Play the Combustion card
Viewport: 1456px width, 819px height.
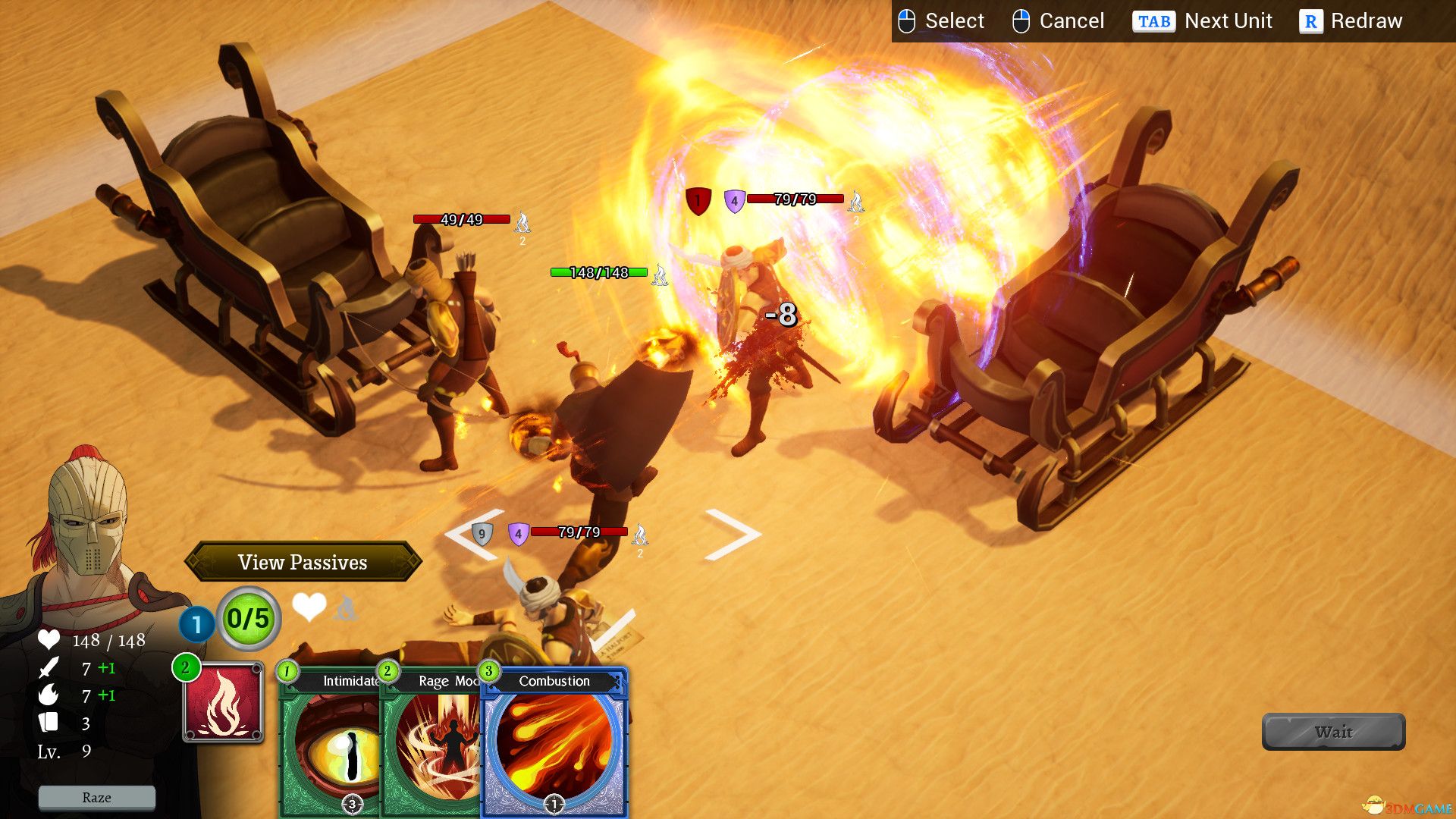pyautogui.click(x=554, y=743)
